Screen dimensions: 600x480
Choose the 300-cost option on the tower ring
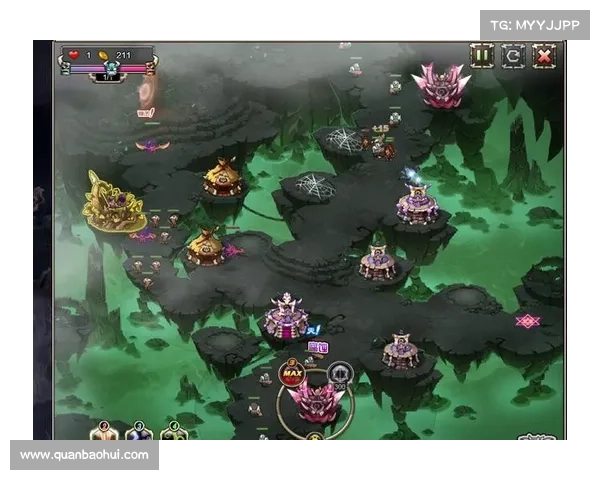click(340, 375)
